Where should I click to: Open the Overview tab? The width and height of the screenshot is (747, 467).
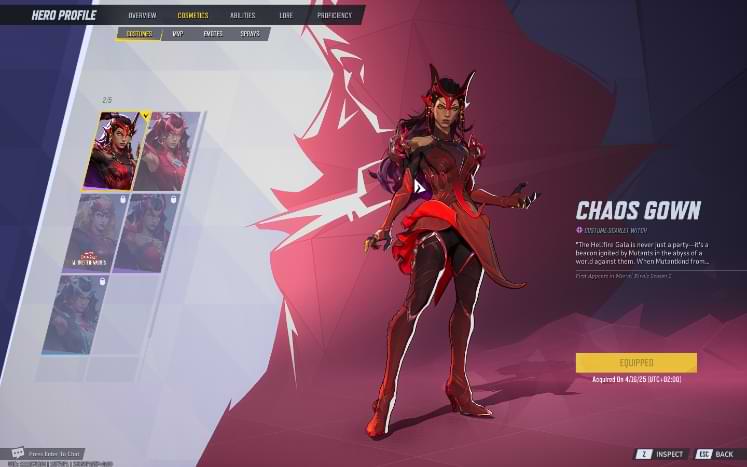tap(142, 15)
